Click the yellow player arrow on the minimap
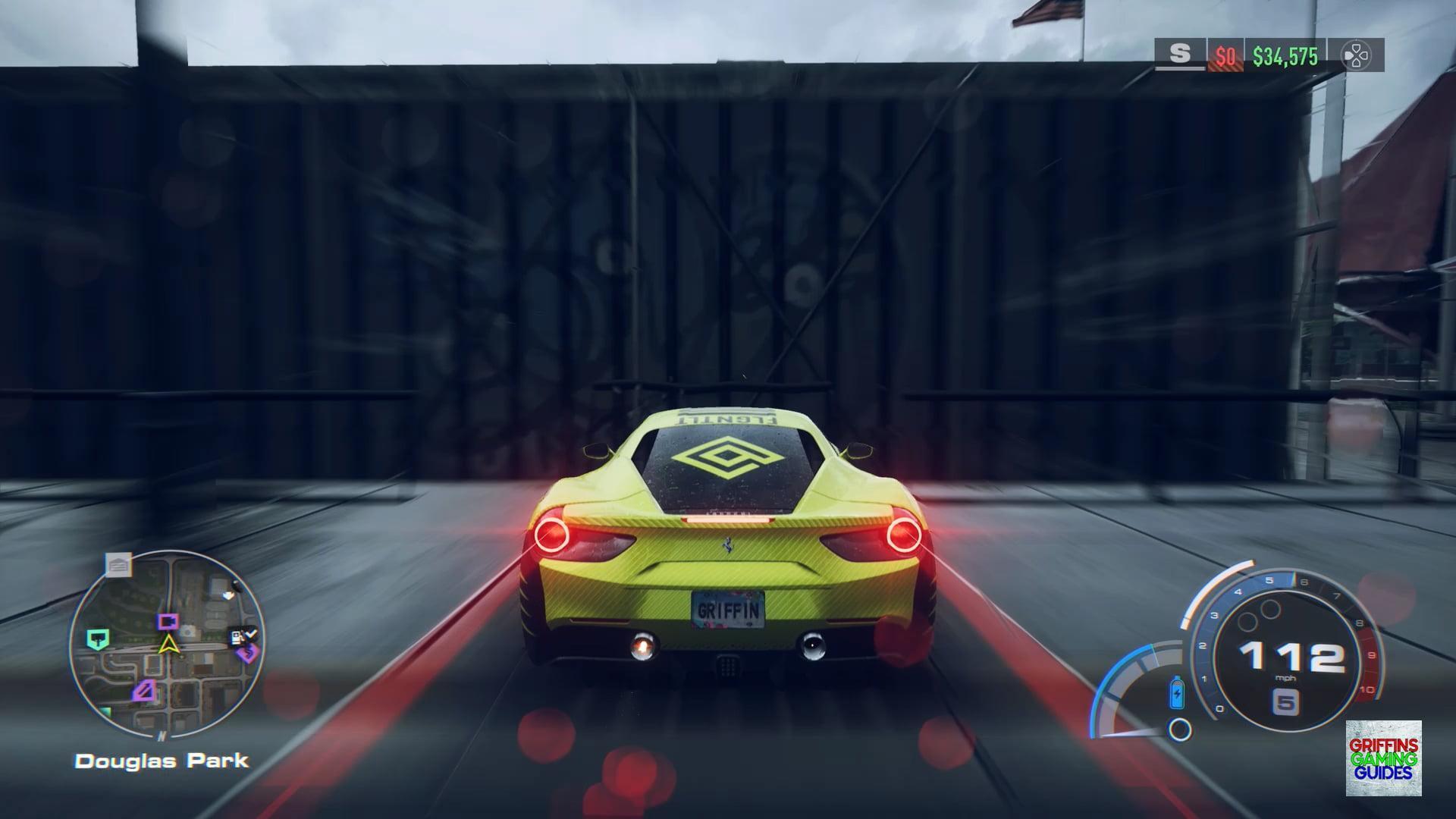 (168, 645)
